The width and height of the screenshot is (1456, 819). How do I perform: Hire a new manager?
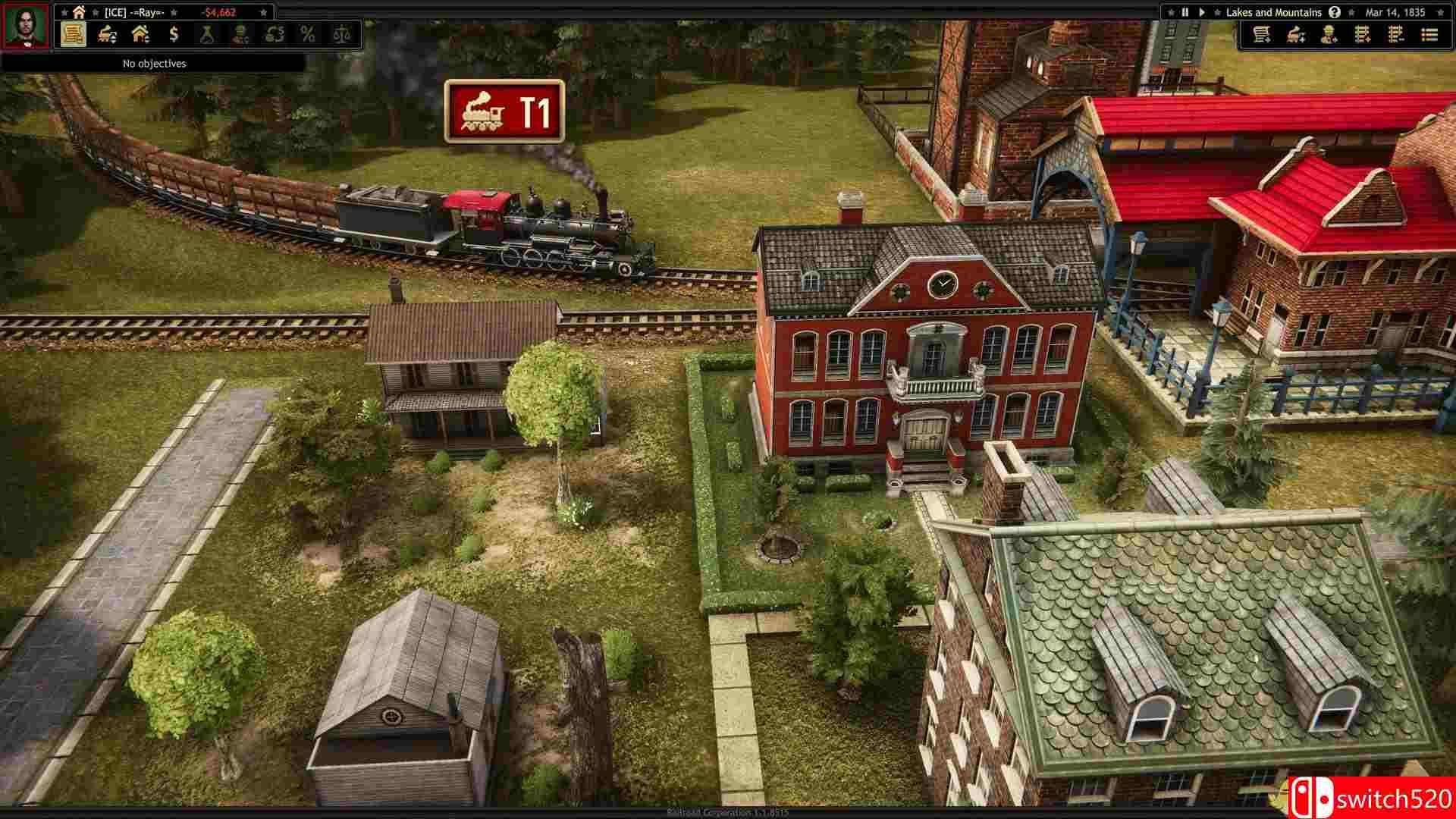[1329, 36]
